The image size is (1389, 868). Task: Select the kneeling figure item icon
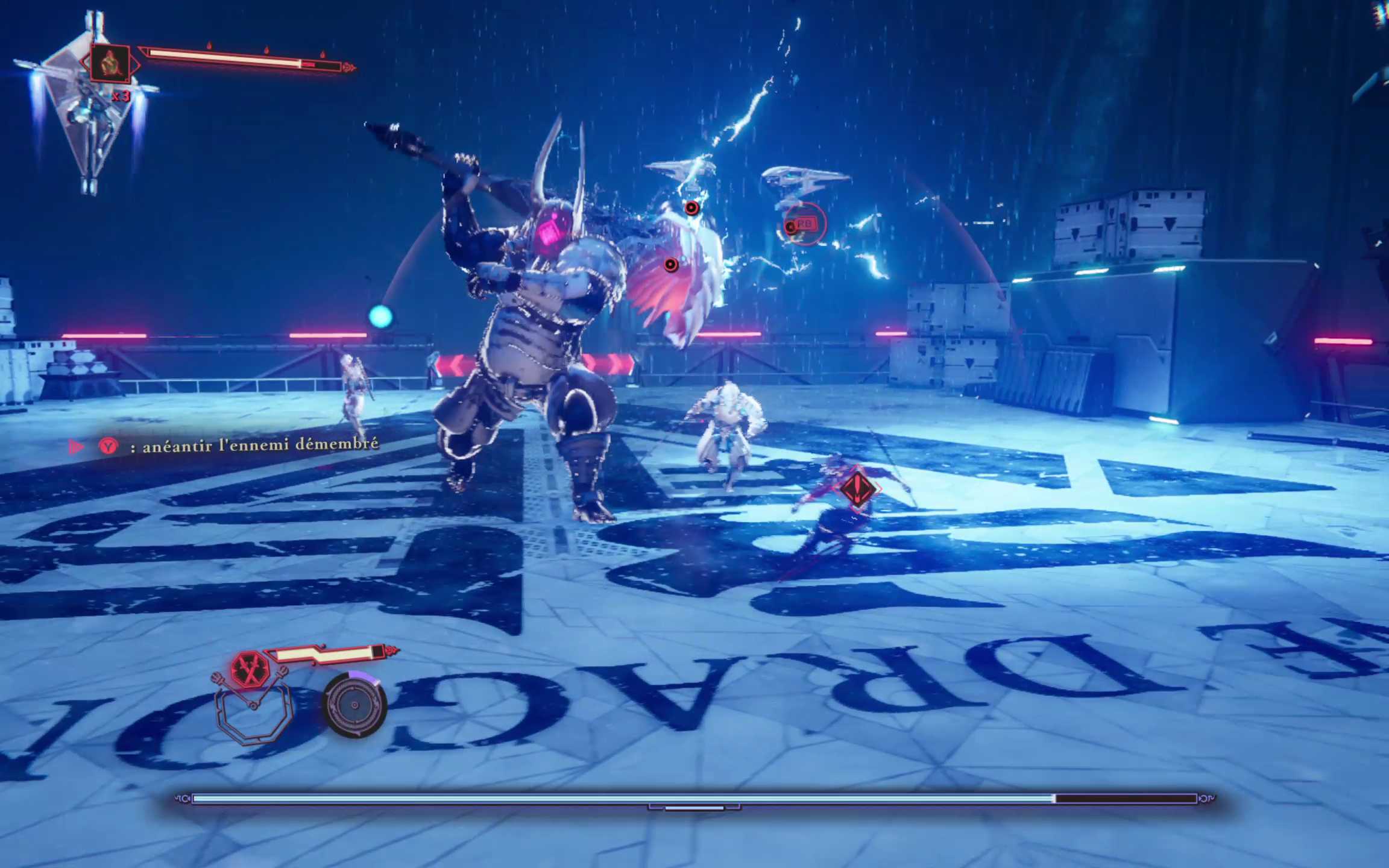click(110, 63)
